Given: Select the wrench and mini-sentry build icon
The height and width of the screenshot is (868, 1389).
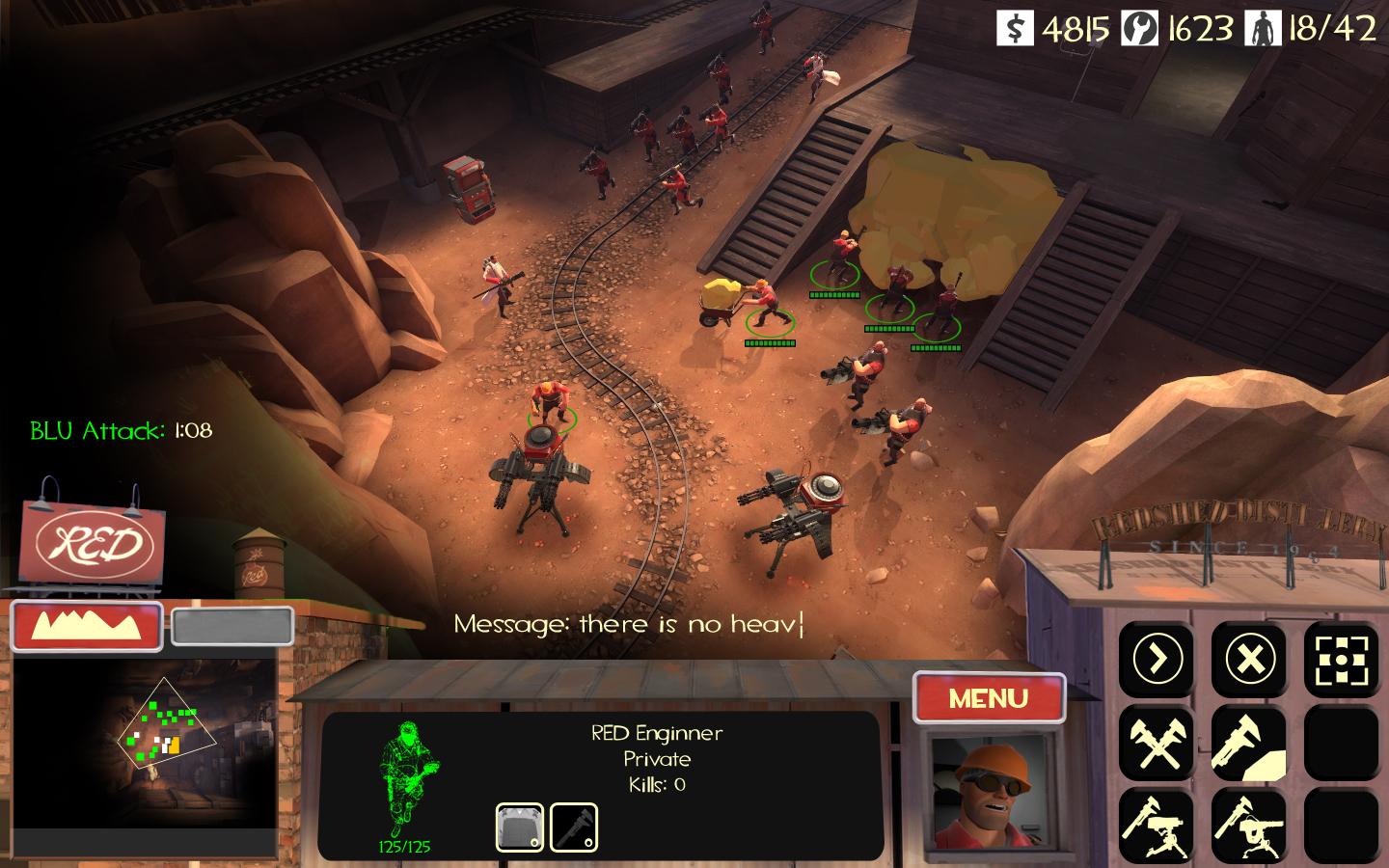Looking at the screenshot, I should tap(1249, 827).
